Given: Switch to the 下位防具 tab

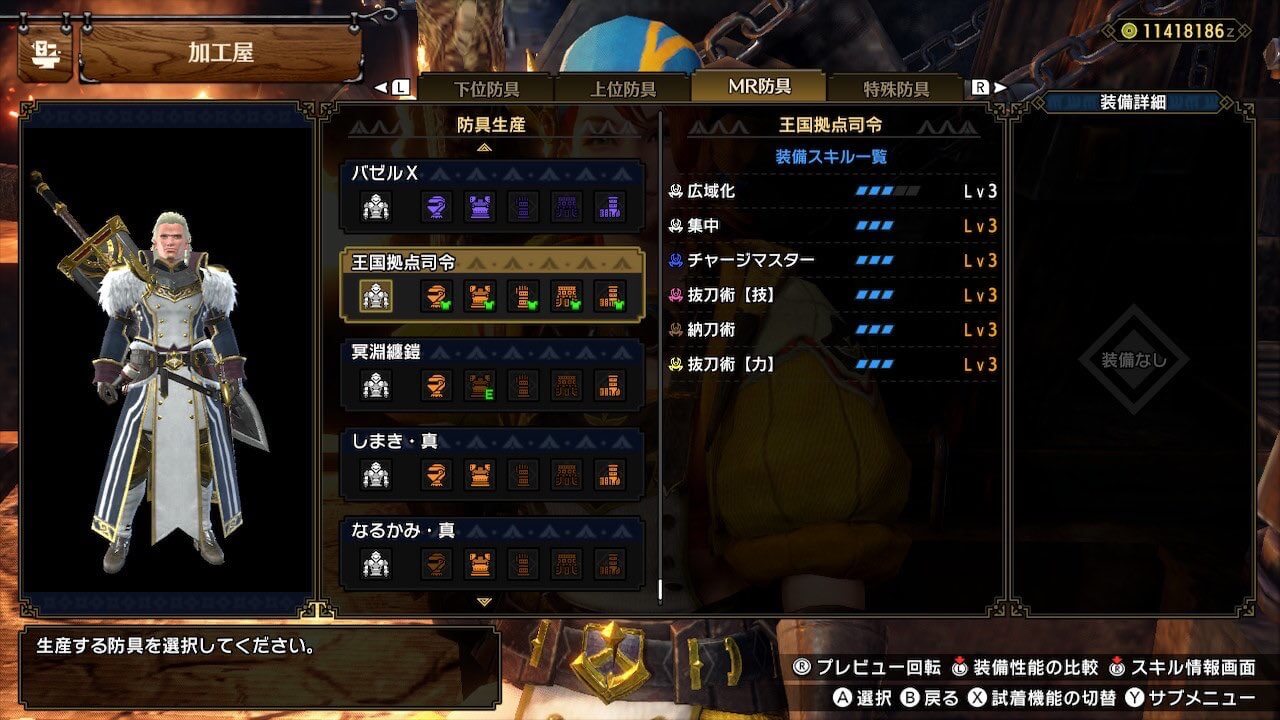Looking at the screenshot, I should (x=488, y=88).
